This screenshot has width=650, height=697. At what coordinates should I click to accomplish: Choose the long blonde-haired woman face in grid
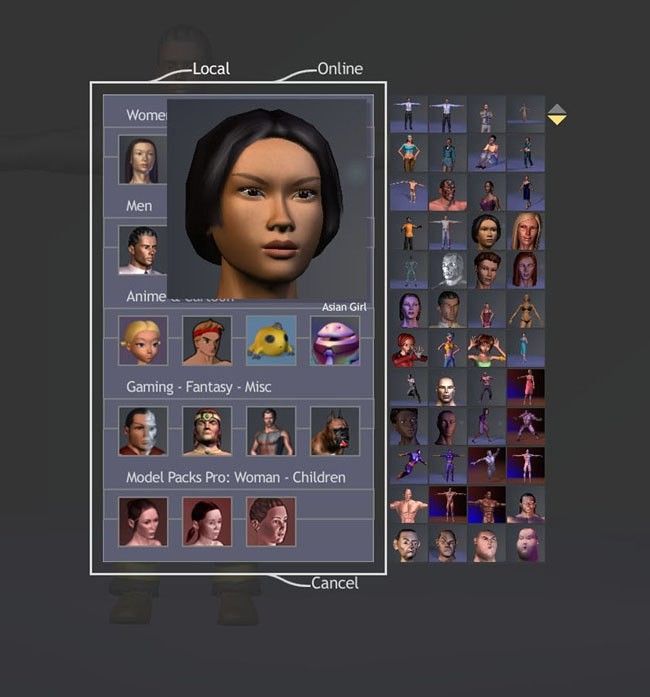pos(526,231)
